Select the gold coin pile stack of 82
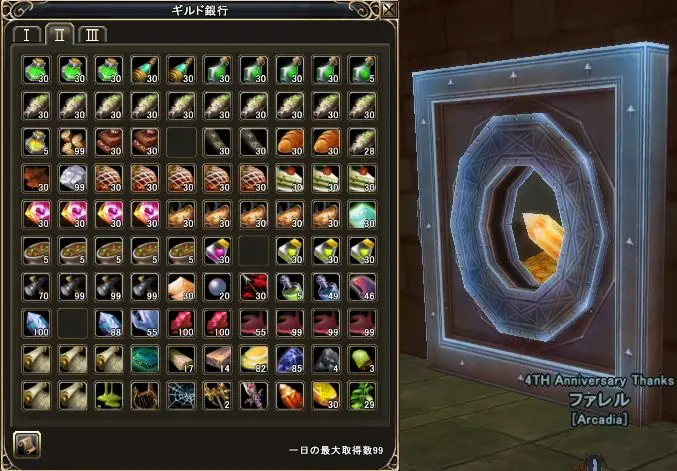This screenshot has height=471, width=677. tap(256, 360)
